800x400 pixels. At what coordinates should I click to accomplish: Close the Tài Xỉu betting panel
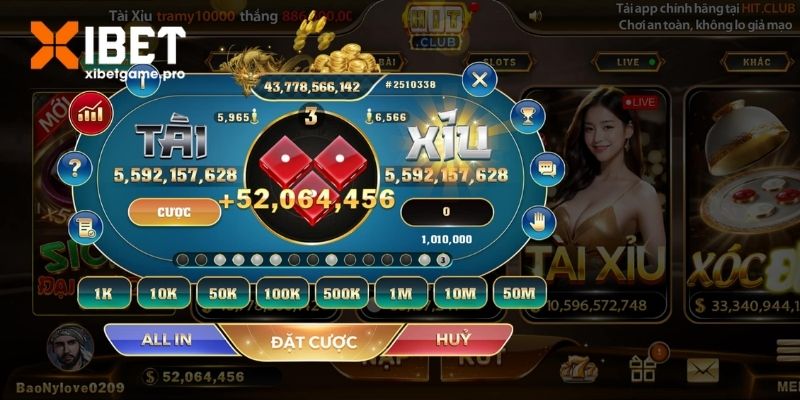(481, 78)
